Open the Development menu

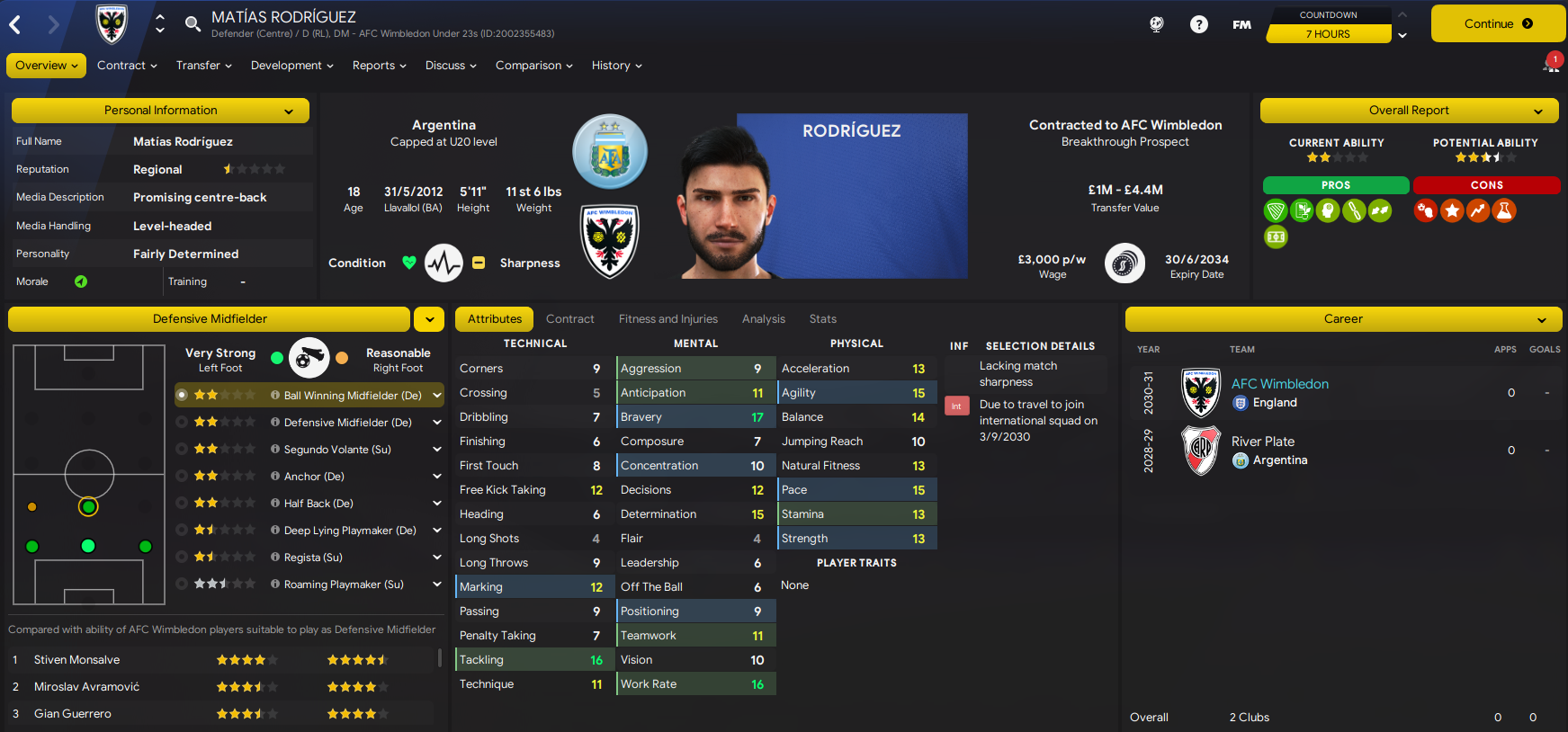pyautogui.click(x=291, y=66)
